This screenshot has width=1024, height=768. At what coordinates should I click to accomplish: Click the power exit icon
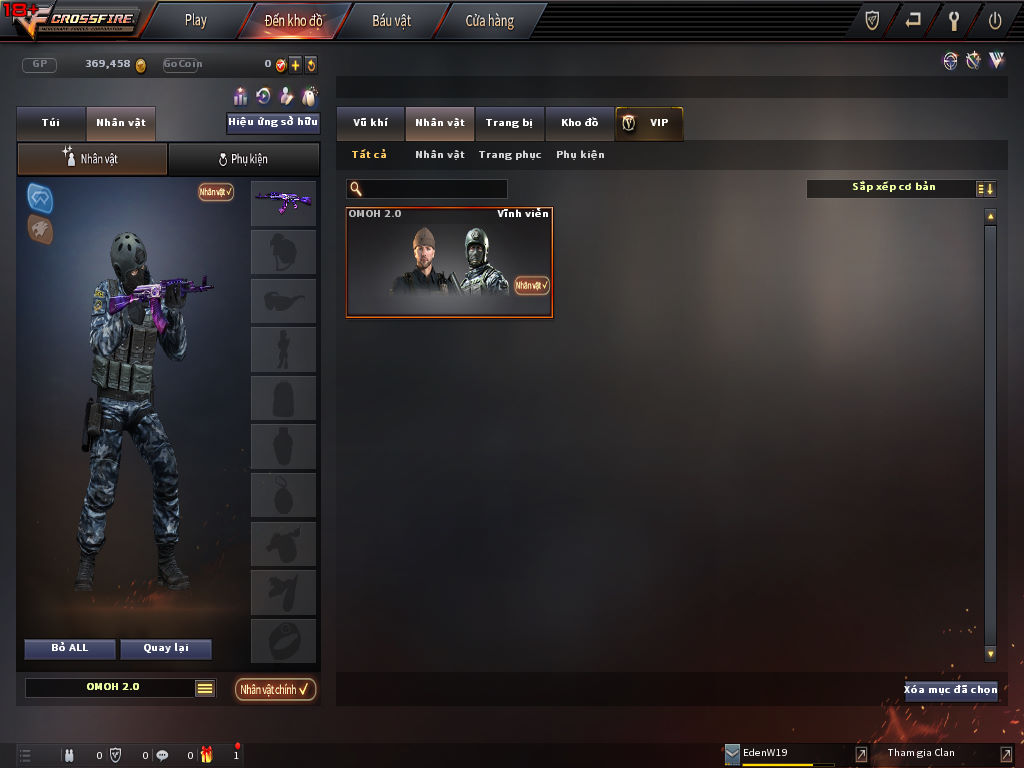tap(995, 20)
